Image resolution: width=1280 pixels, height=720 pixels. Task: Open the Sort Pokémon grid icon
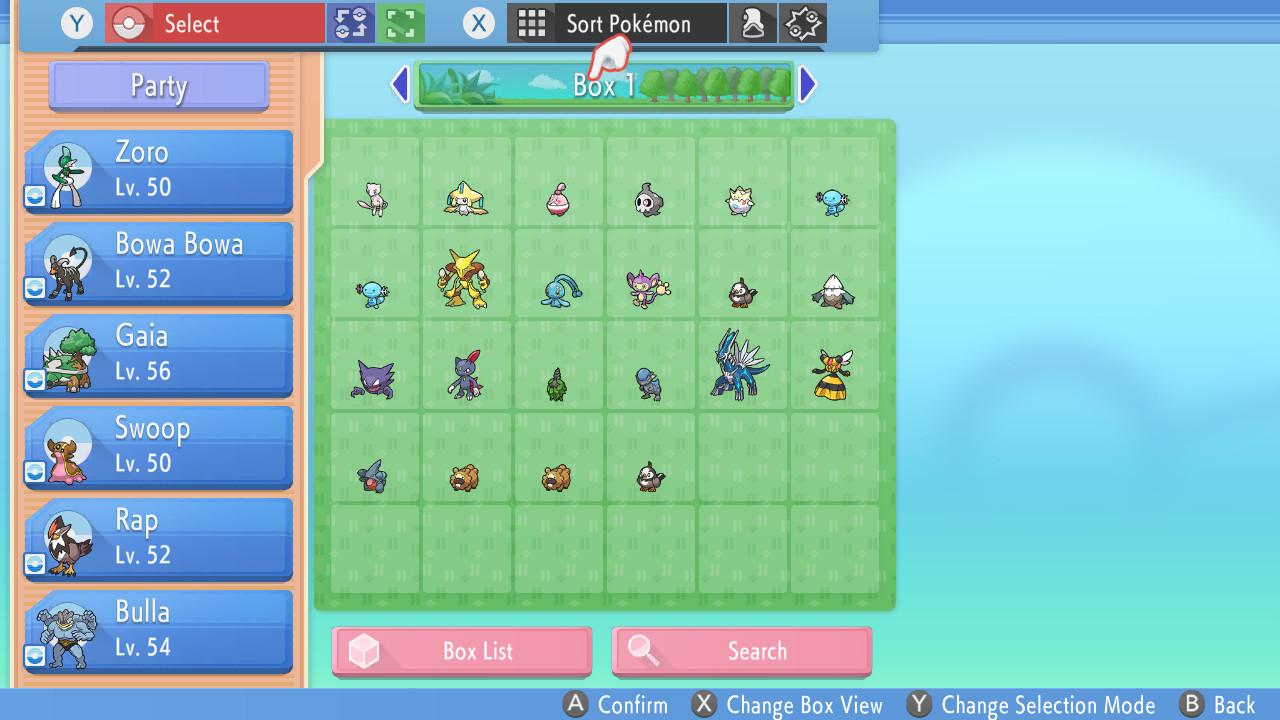click(x=532, y=23)
